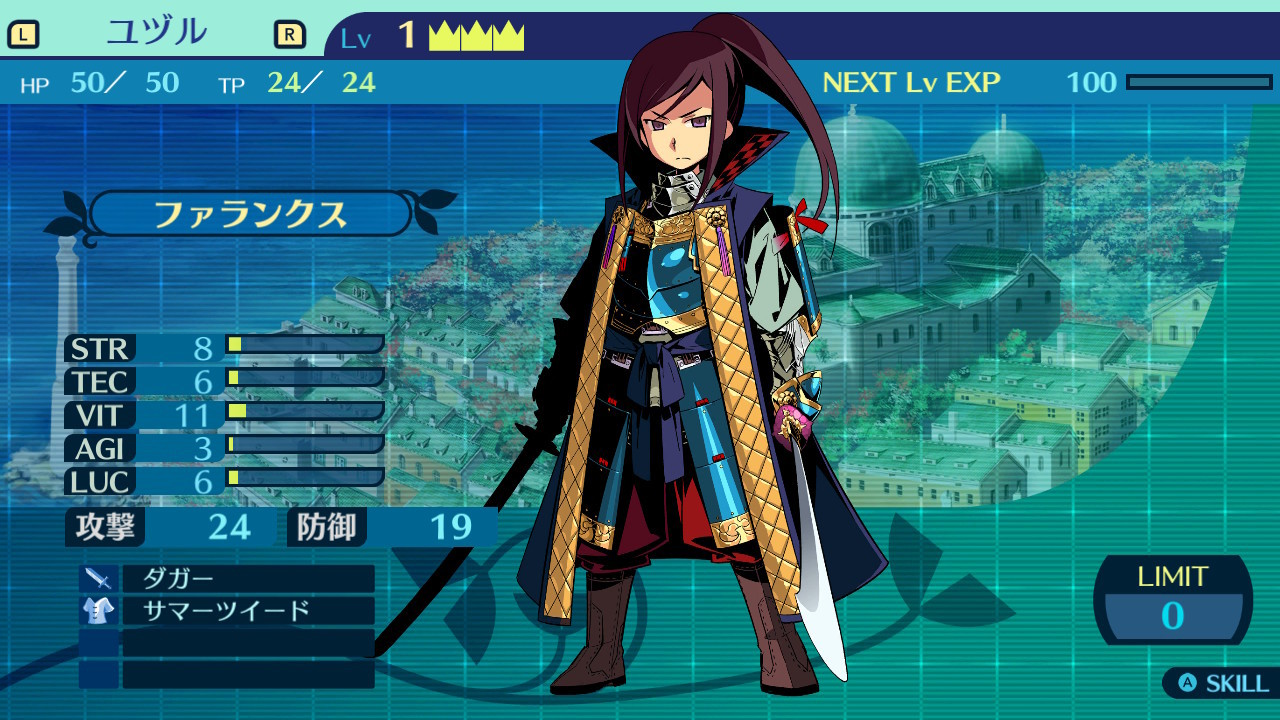The image size is (1280, 720).
Task: Open the SKILL screen
Action: click(1223, 684)
